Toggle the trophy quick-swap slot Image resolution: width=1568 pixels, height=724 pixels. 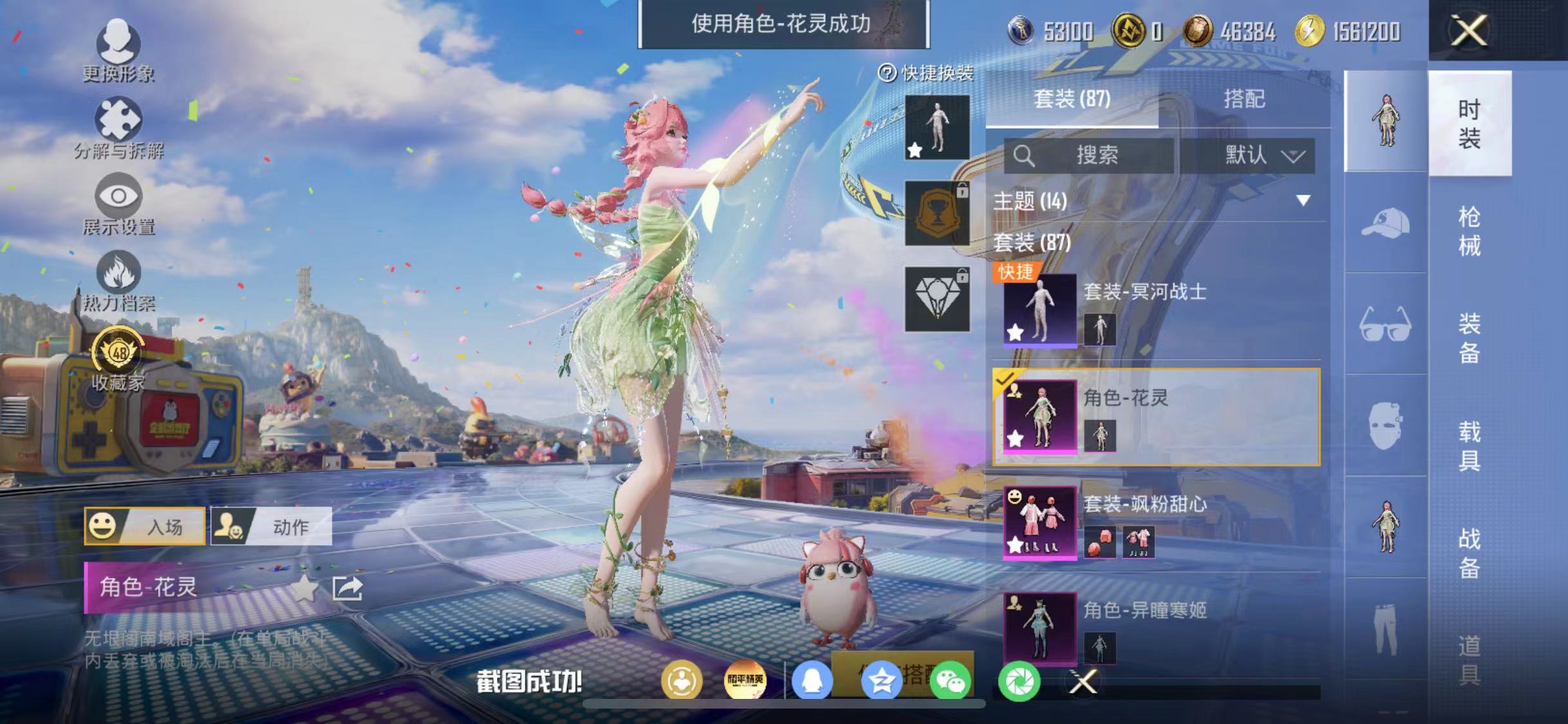(937, 212)
